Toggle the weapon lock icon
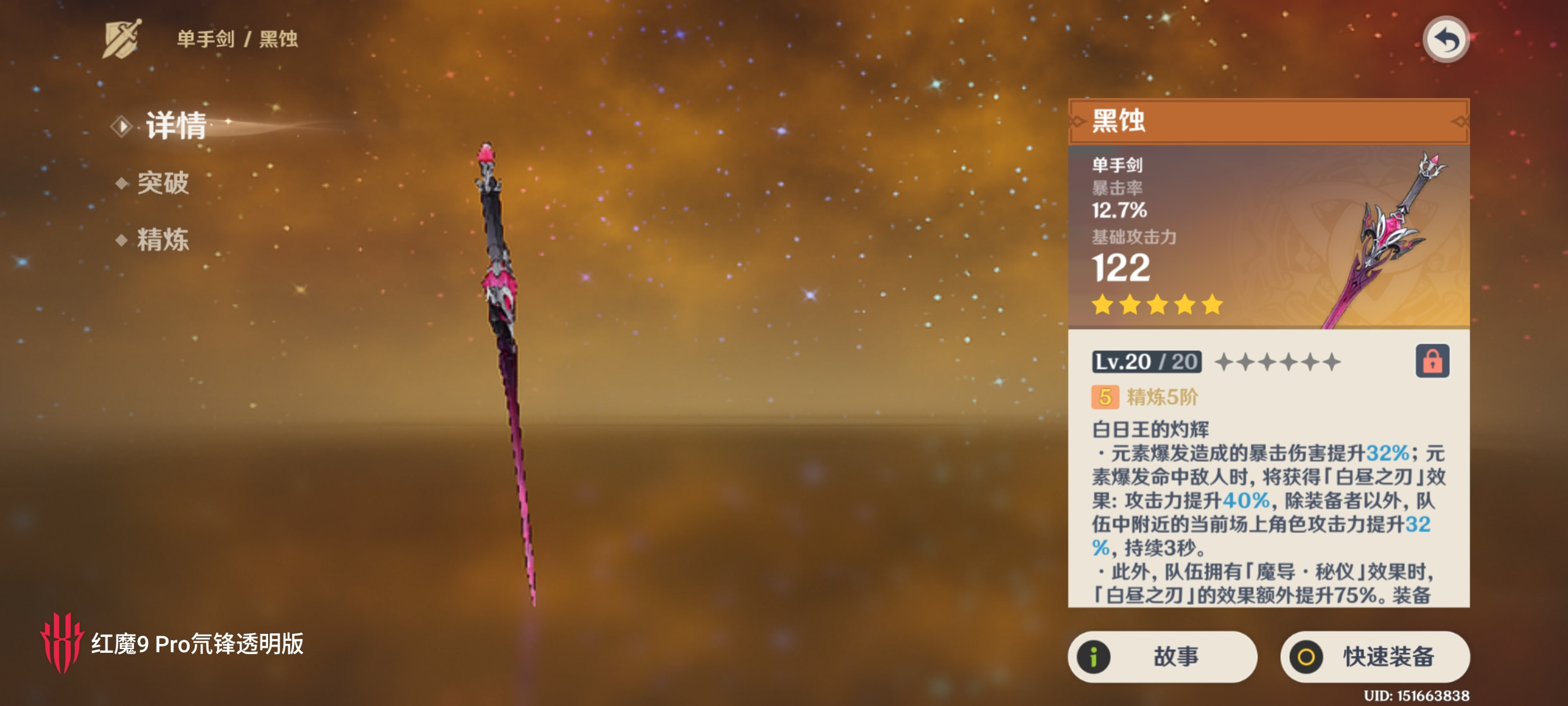 point(1432,361)
